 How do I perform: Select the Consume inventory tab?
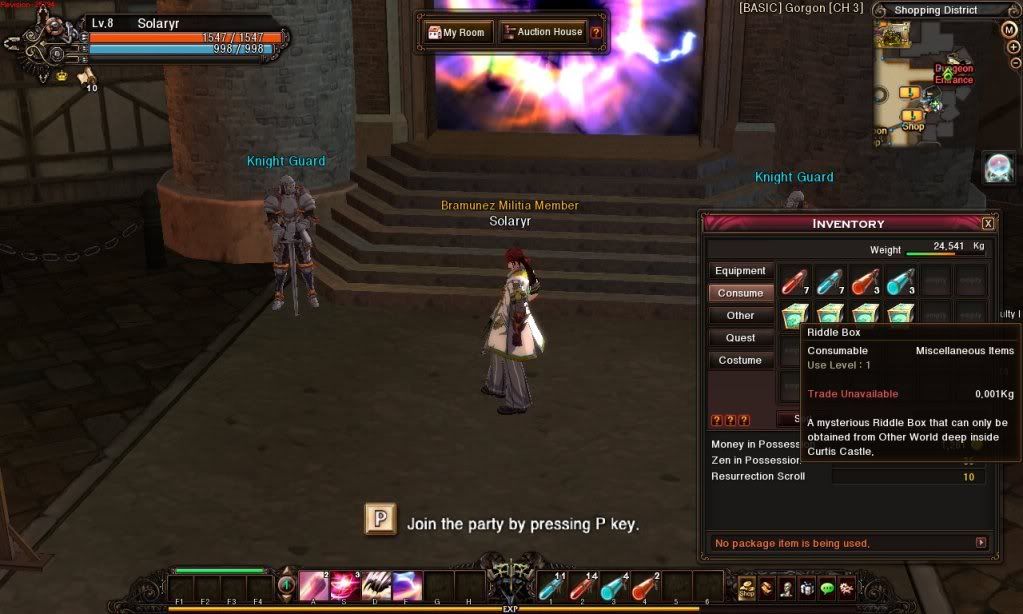740,293
